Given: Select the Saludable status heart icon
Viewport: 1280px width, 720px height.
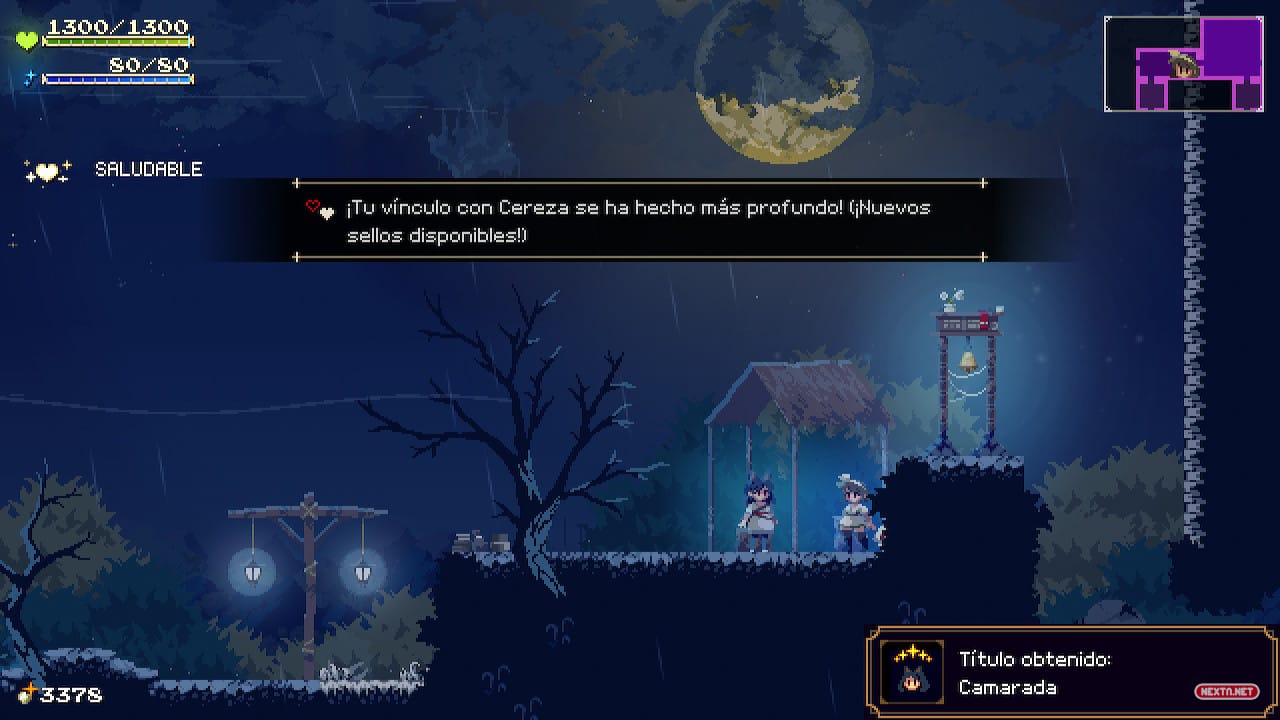Looking at the screenshot, I should pyautogui.click(x=48, y=171).
